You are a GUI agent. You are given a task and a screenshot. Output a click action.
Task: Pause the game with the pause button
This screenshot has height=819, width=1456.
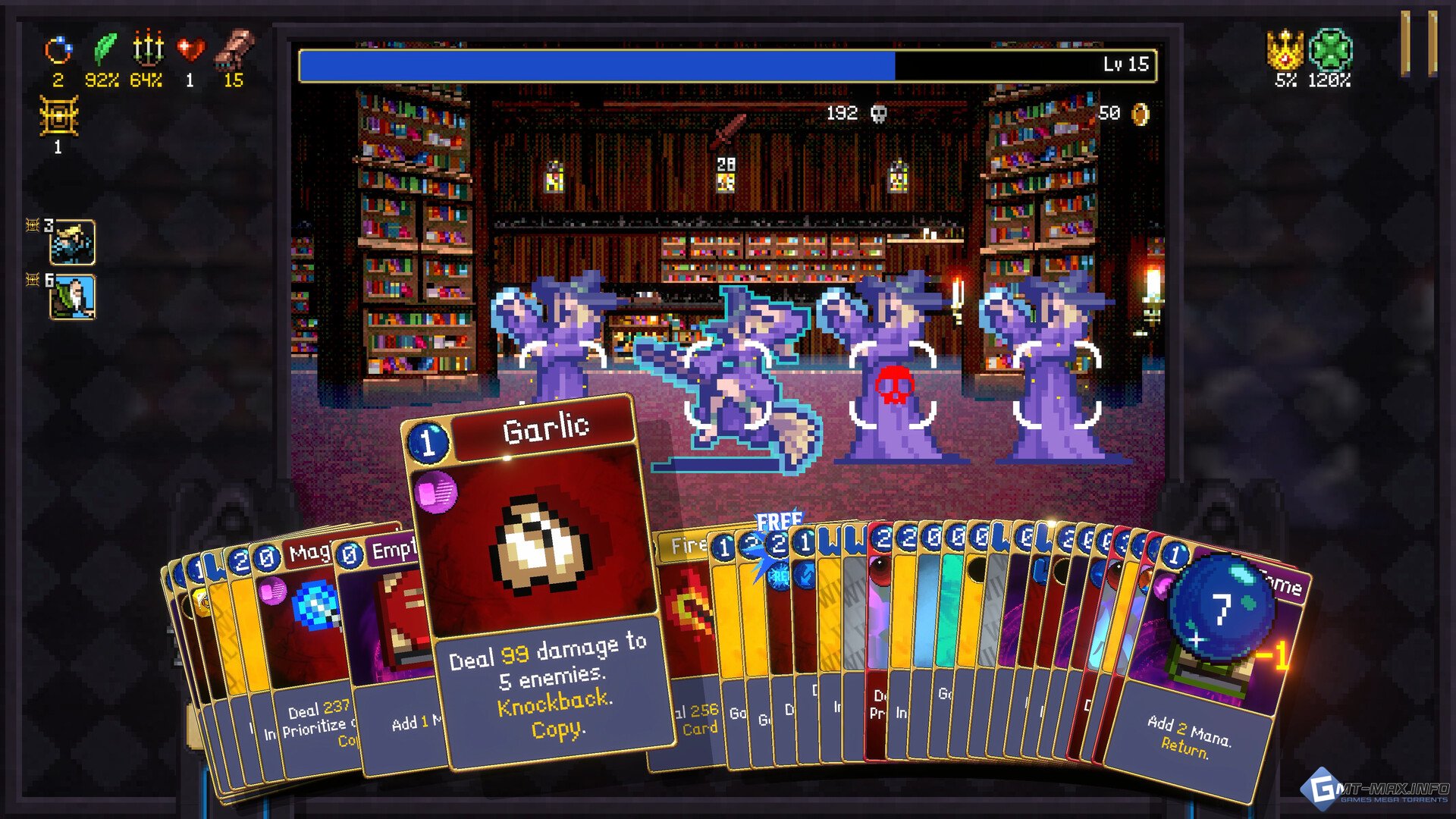pos(1417,43)
